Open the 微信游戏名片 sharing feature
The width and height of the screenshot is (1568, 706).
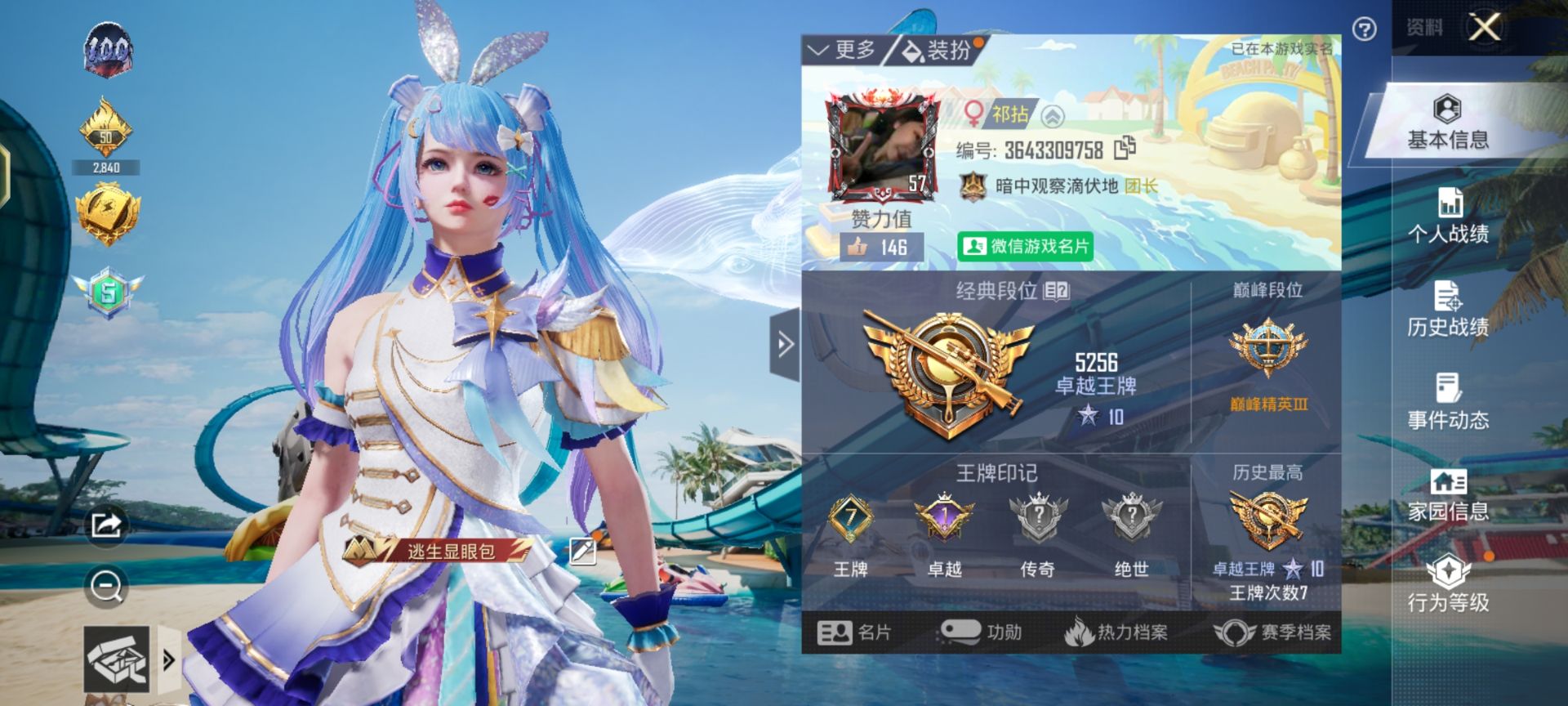[x=1025, y=245]
